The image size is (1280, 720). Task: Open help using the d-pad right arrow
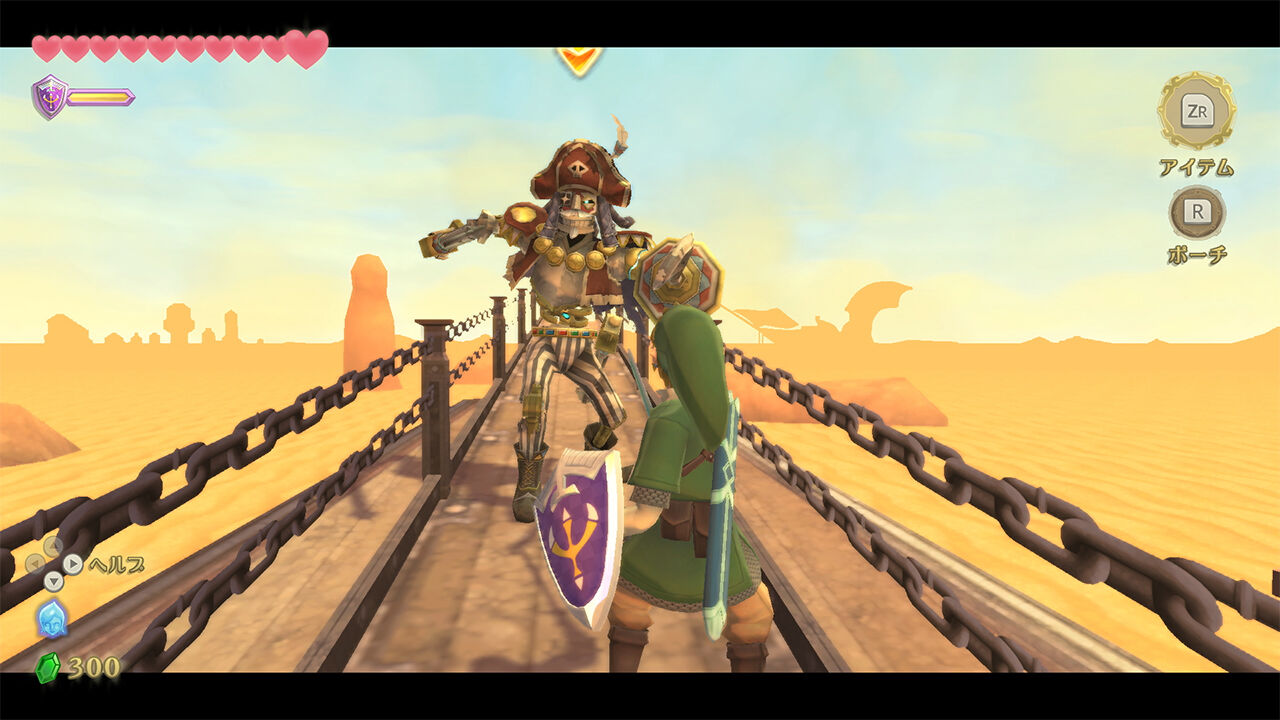point(73,563)
